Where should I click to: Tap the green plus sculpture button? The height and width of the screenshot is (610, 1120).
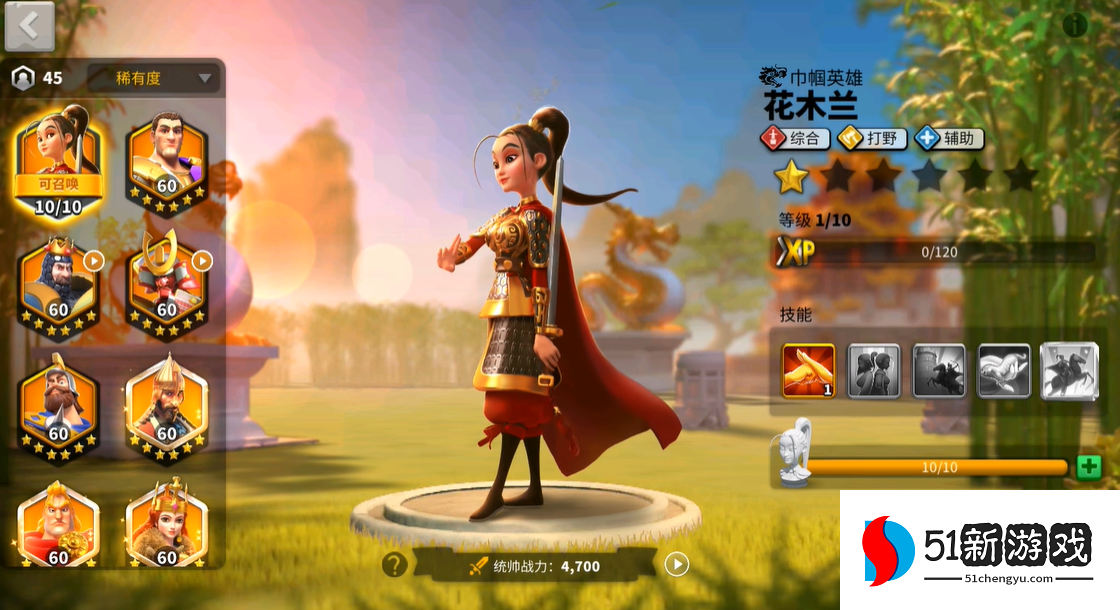(1089, 467)
